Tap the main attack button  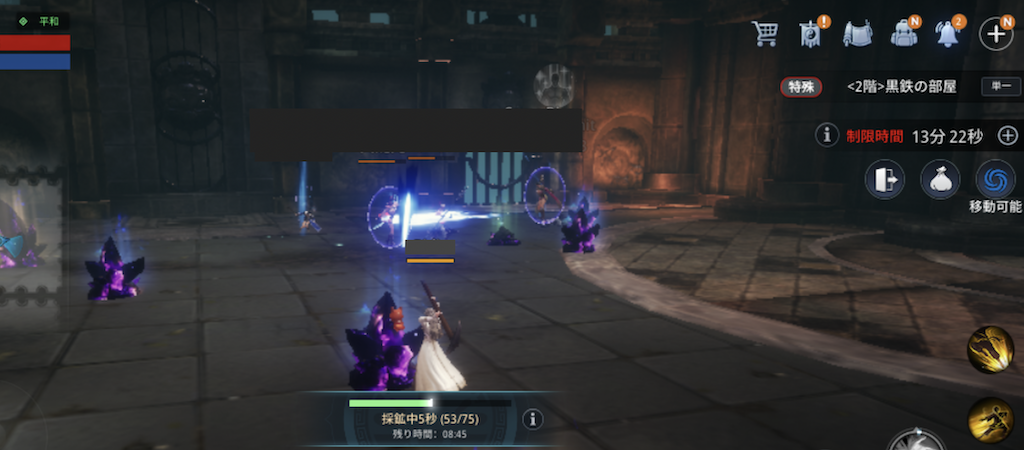click(918, 441)
